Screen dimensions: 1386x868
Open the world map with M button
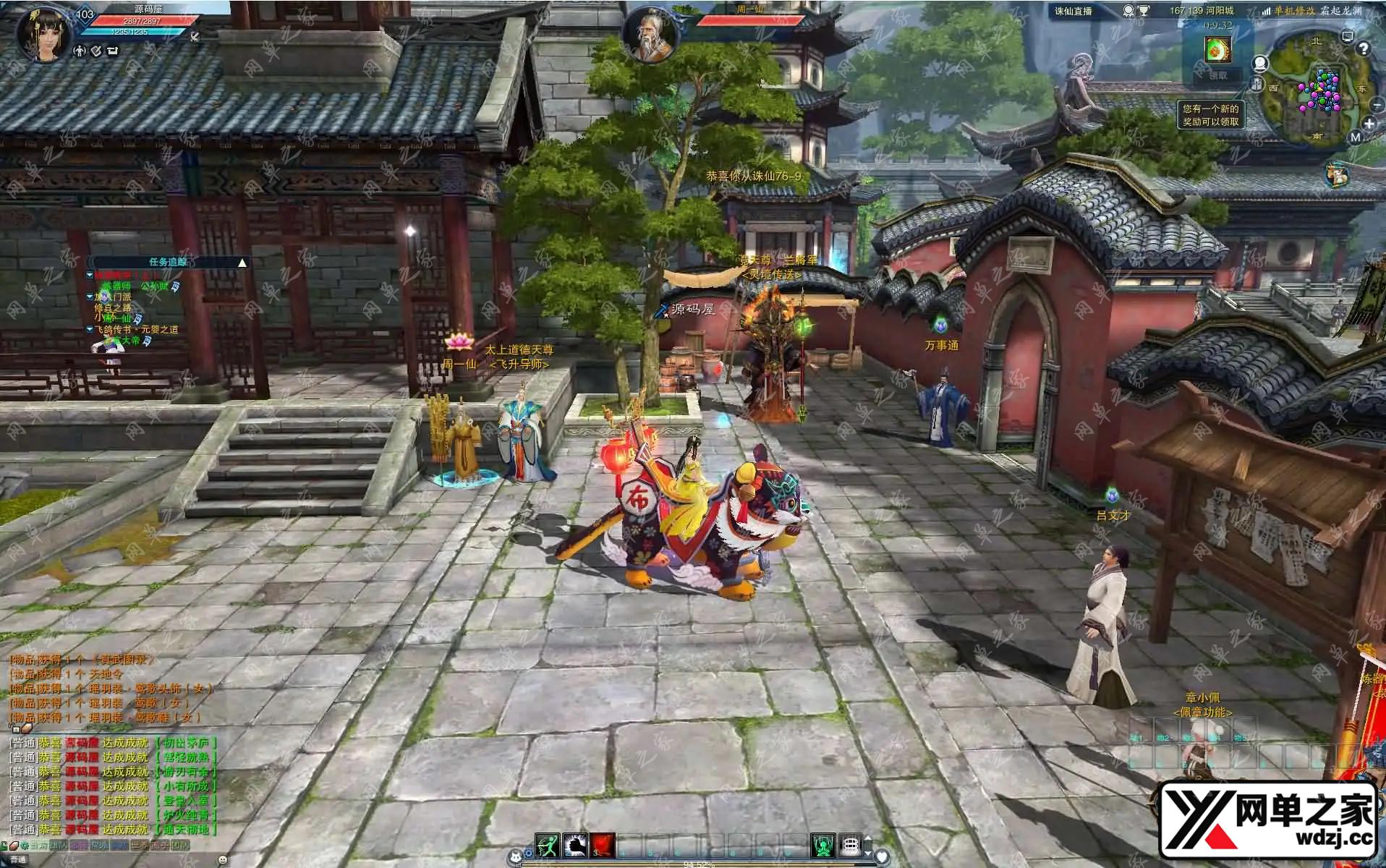[1355, 137]
